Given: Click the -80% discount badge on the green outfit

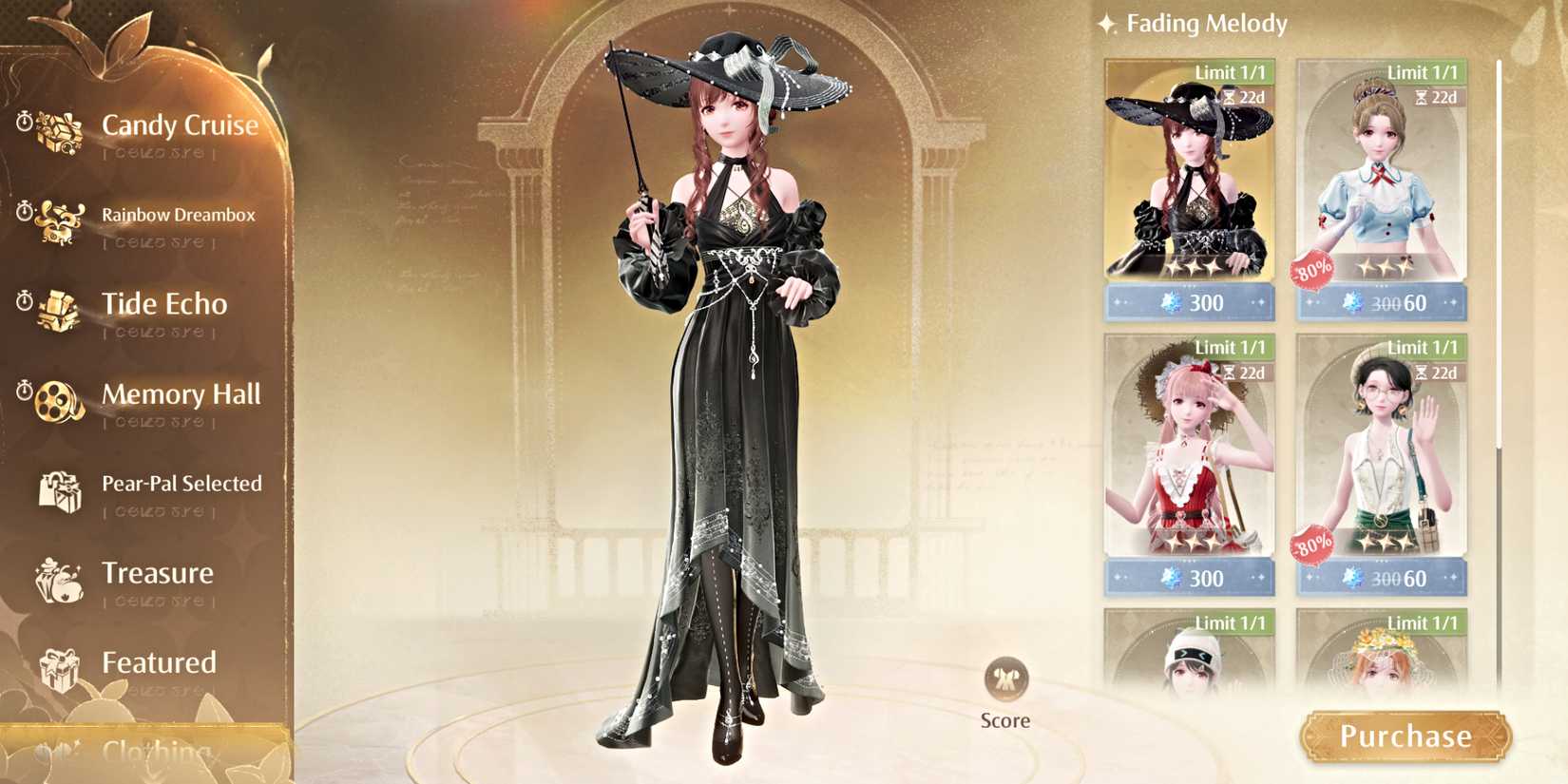Looking at the screenshot, I should click(1313, 545).
